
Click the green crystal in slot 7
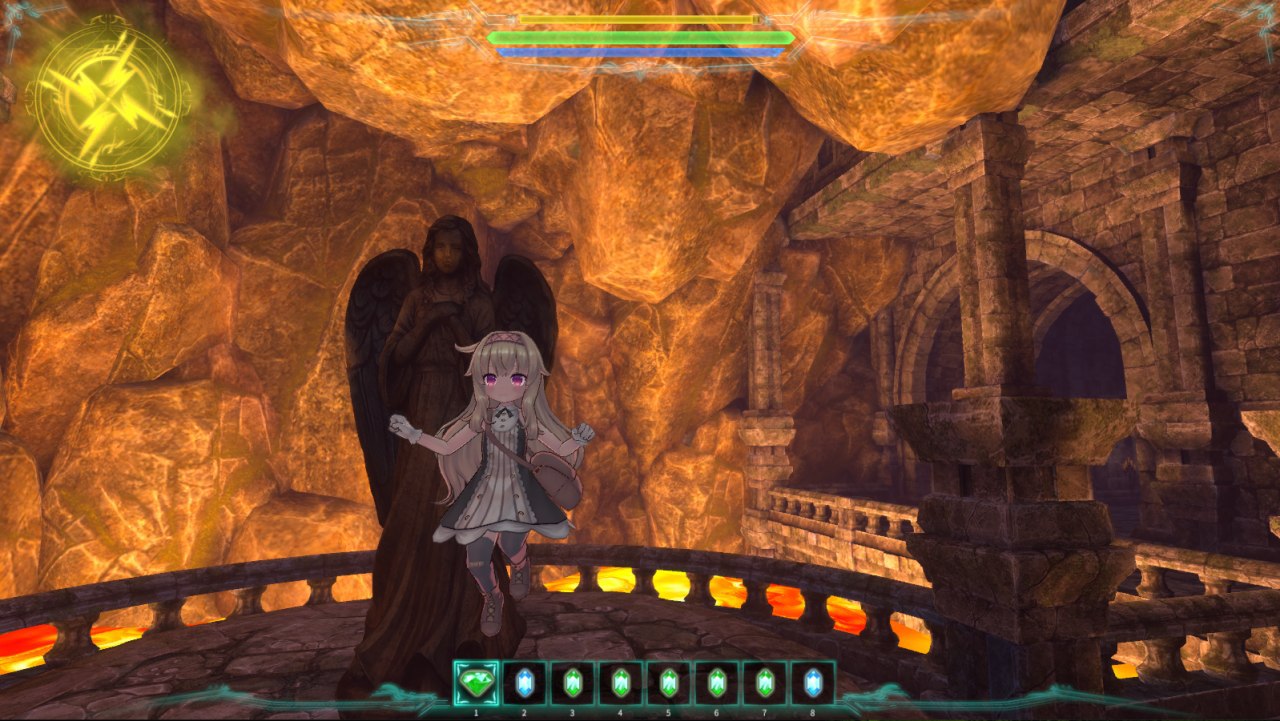point(764,683)
